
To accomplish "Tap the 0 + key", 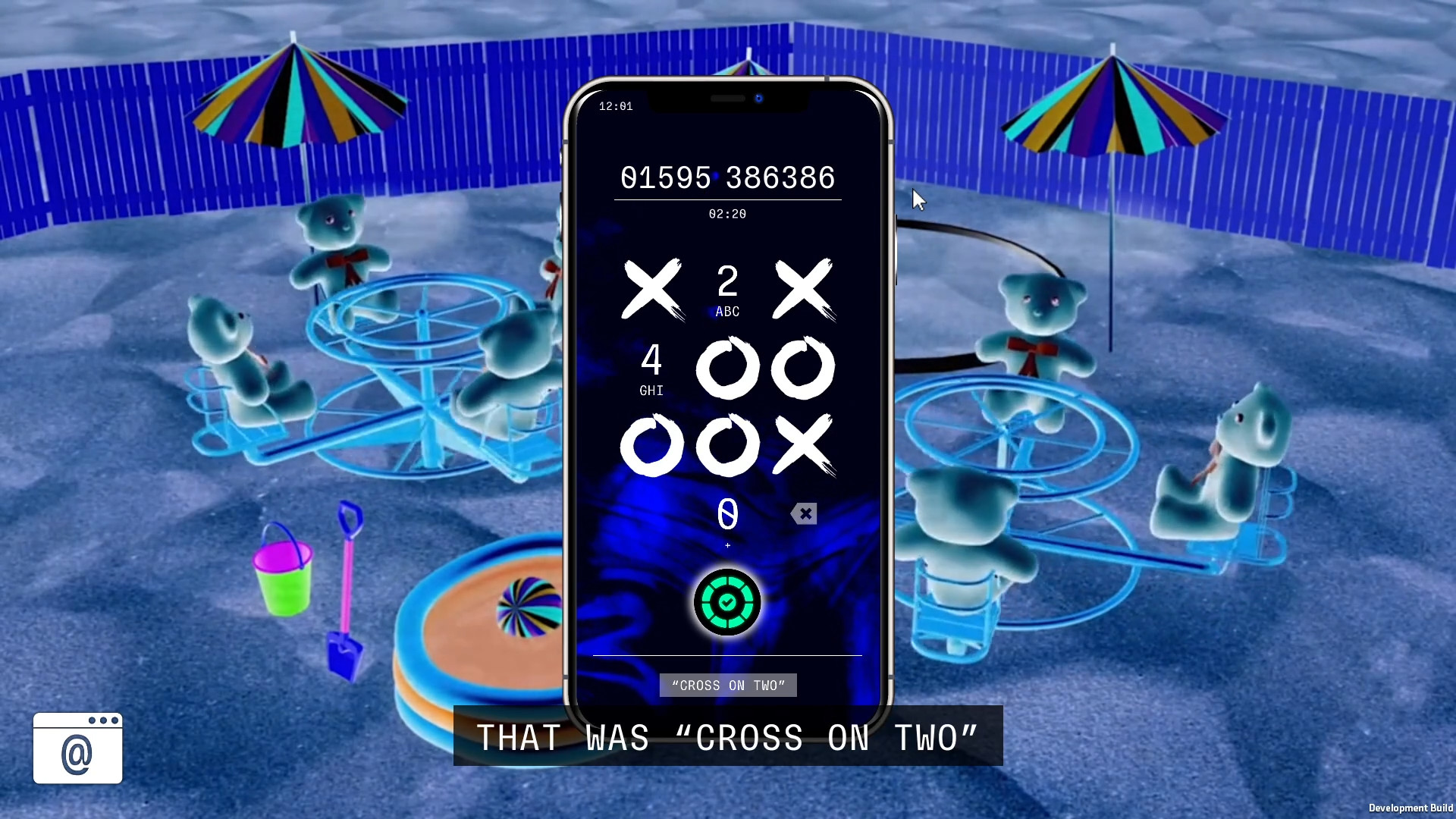I will (726, 519).
